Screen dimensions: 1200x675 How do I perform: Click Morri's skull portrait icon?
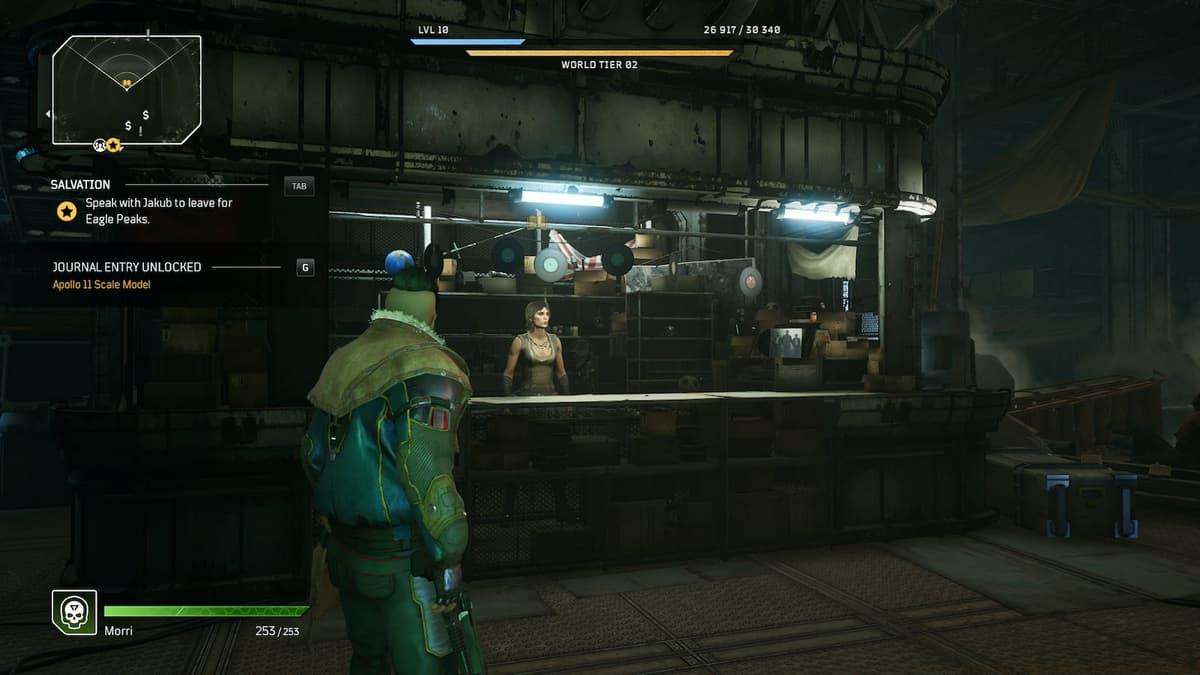(74, 611)
